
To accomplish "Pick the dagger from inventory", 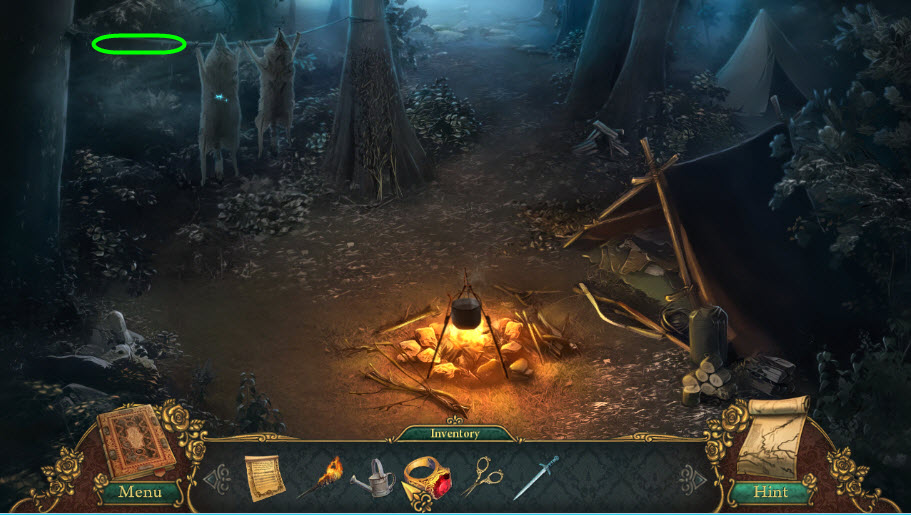I will pos(535,478).
